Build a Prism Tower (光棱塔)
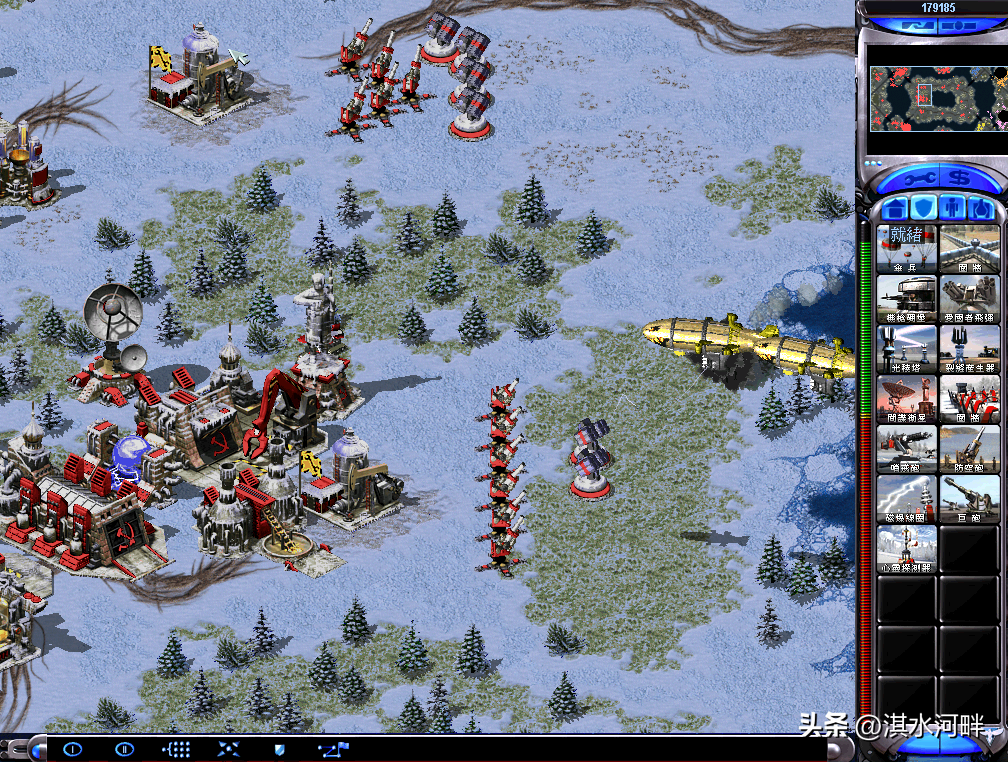The width and height of the screenshot is (1008, 762). (907, 348)
